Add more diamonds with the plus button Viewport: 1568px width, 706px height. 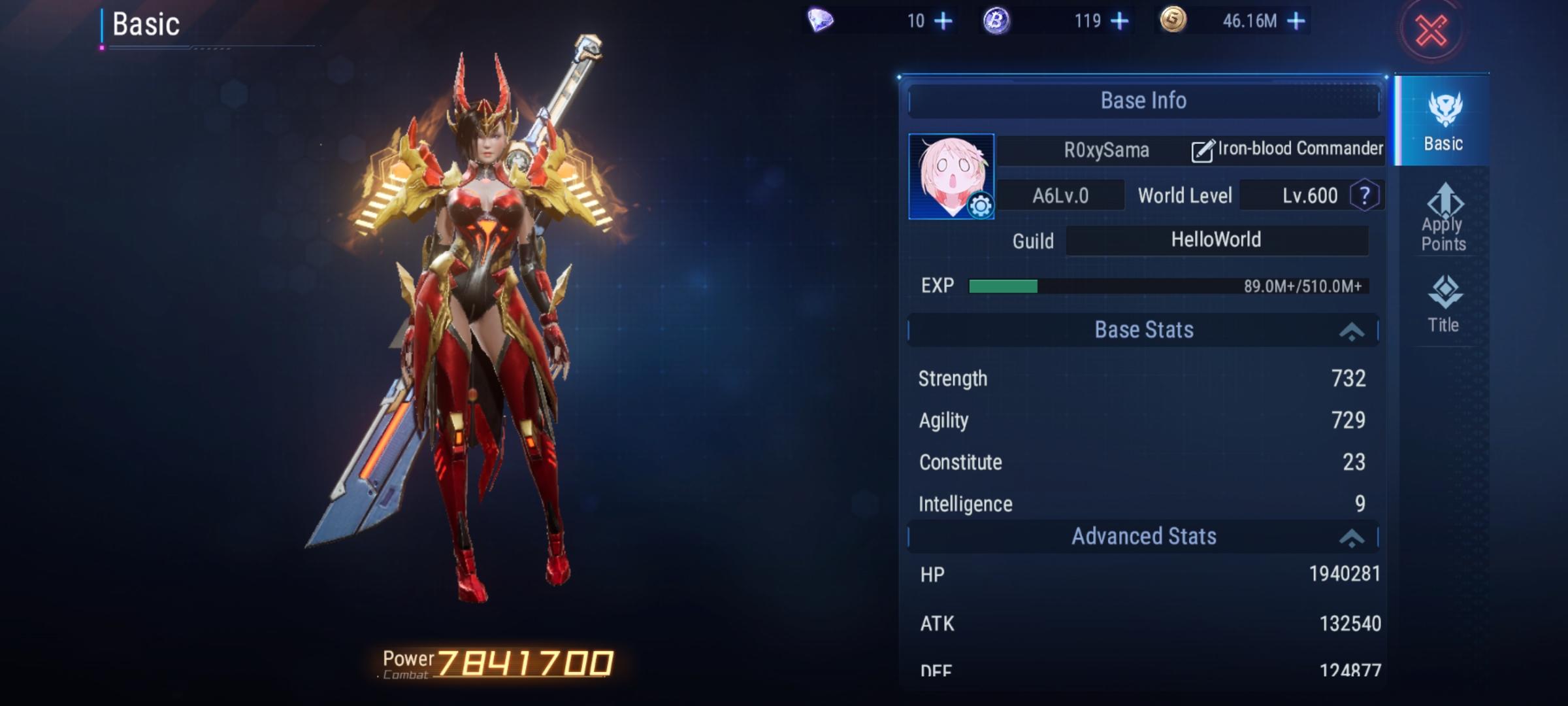[x=943, y=22]
